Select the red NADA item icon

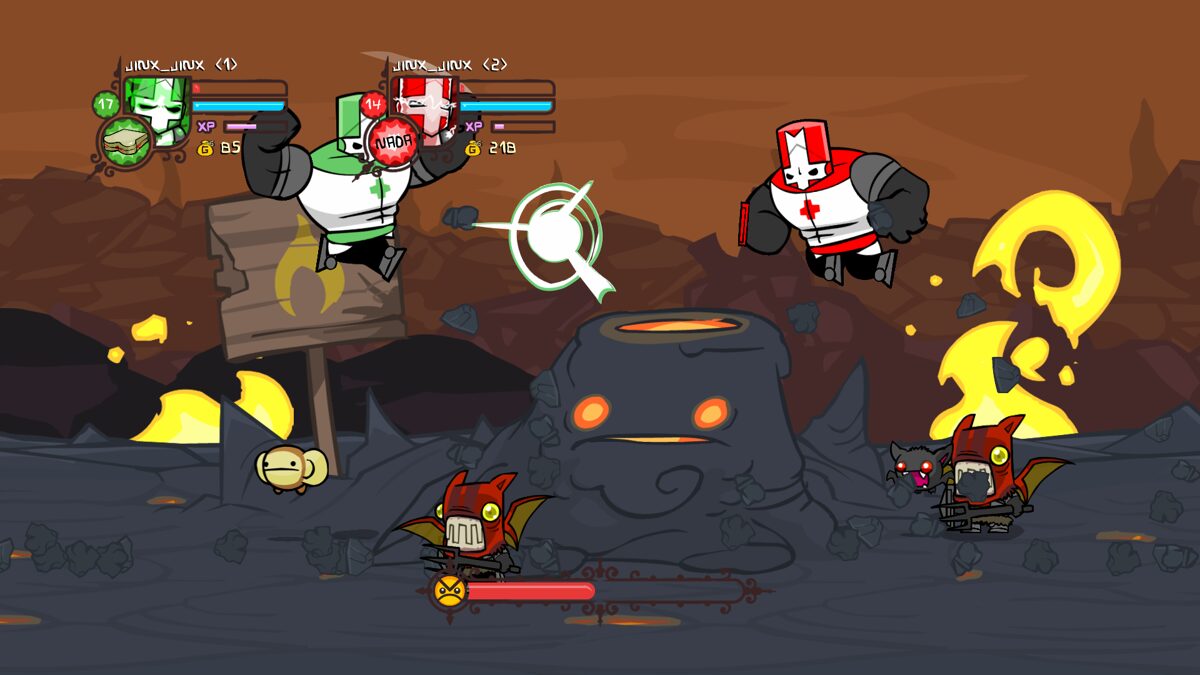pyautogui.click(x=393, y=143)
